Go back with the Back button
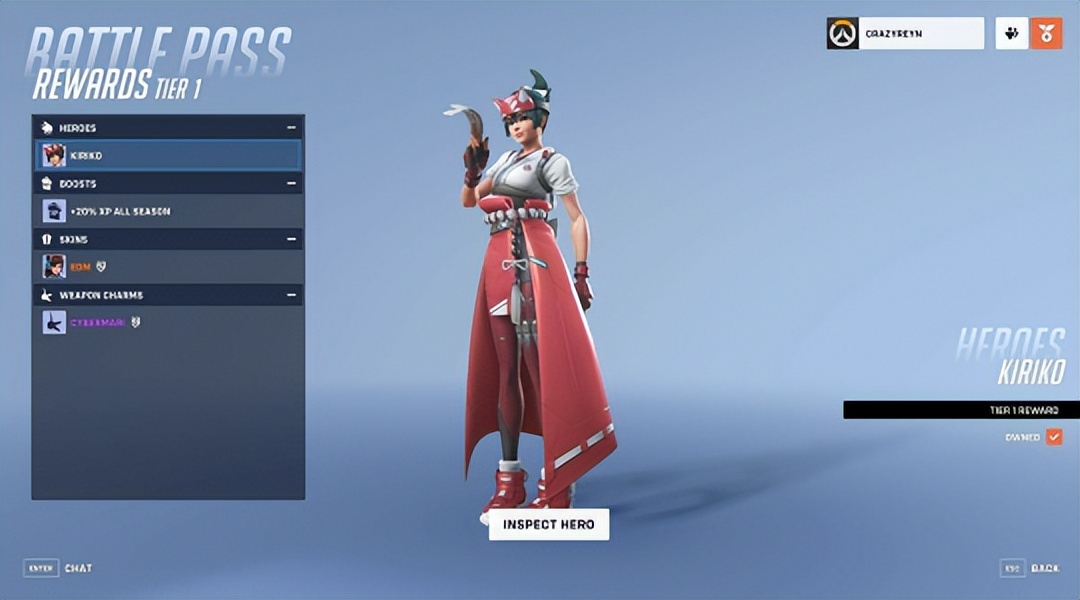This screenshot has height=600, width=1080. [1030, 568]
